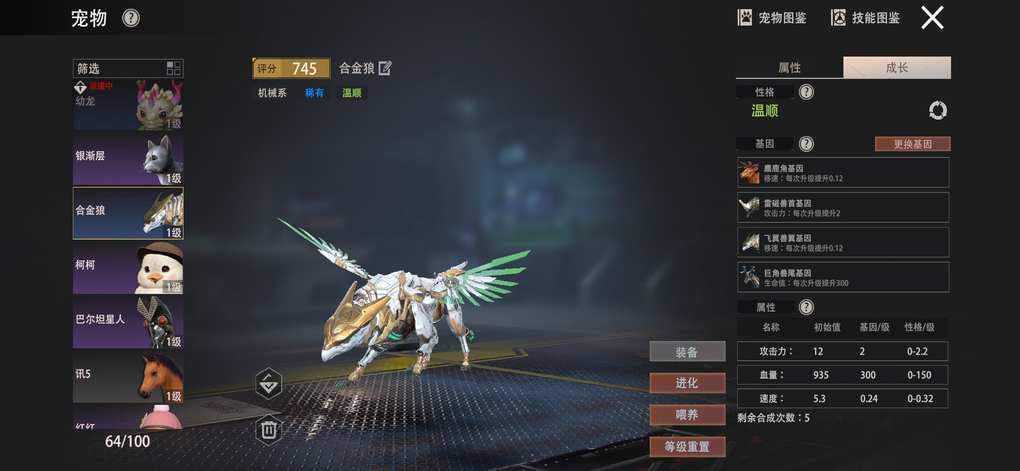Select the 巨角兽尾基因 gene row

[843, 277]
